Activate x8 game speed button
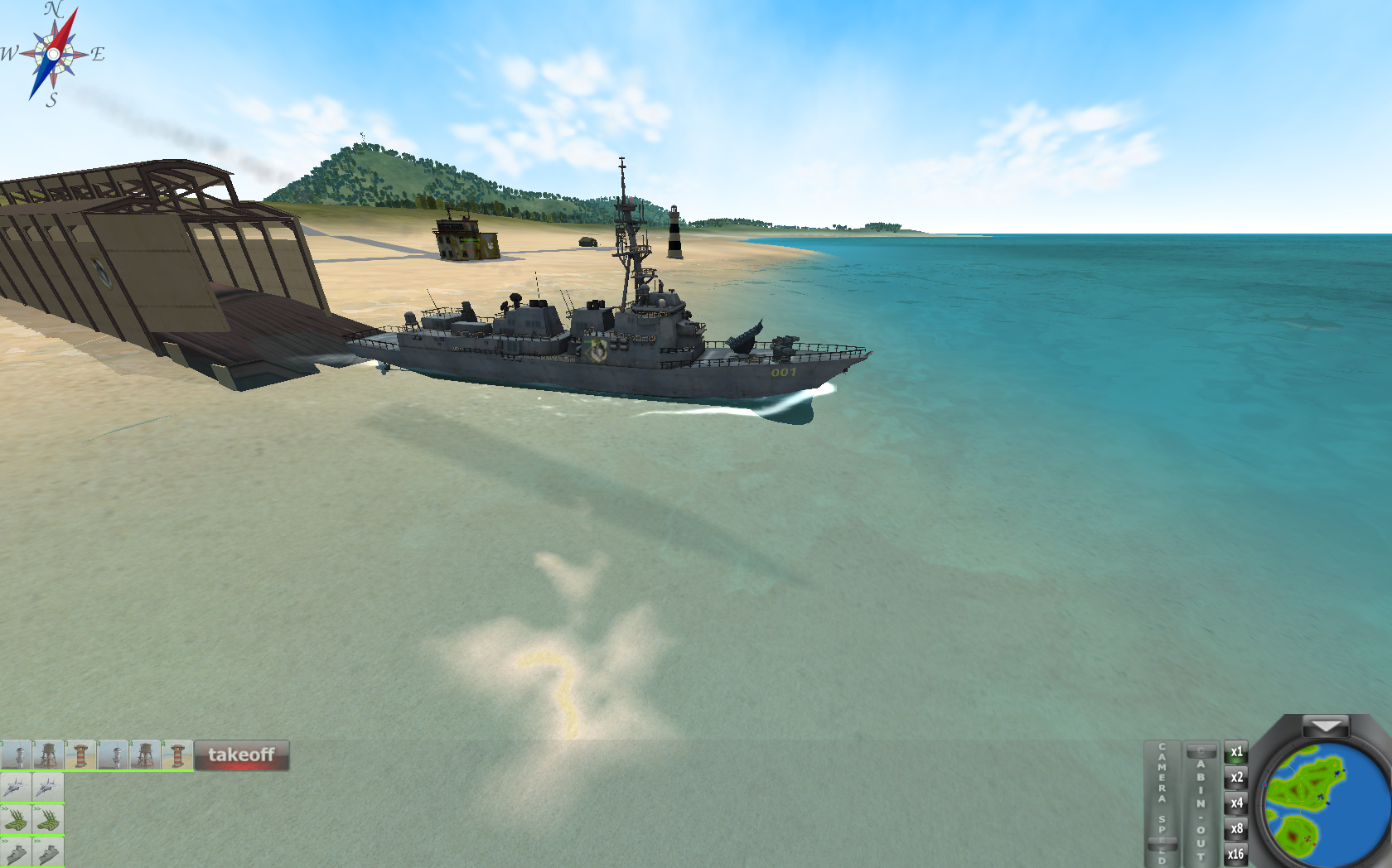Screen dimensions: 1392x868 click(1236, 827)
